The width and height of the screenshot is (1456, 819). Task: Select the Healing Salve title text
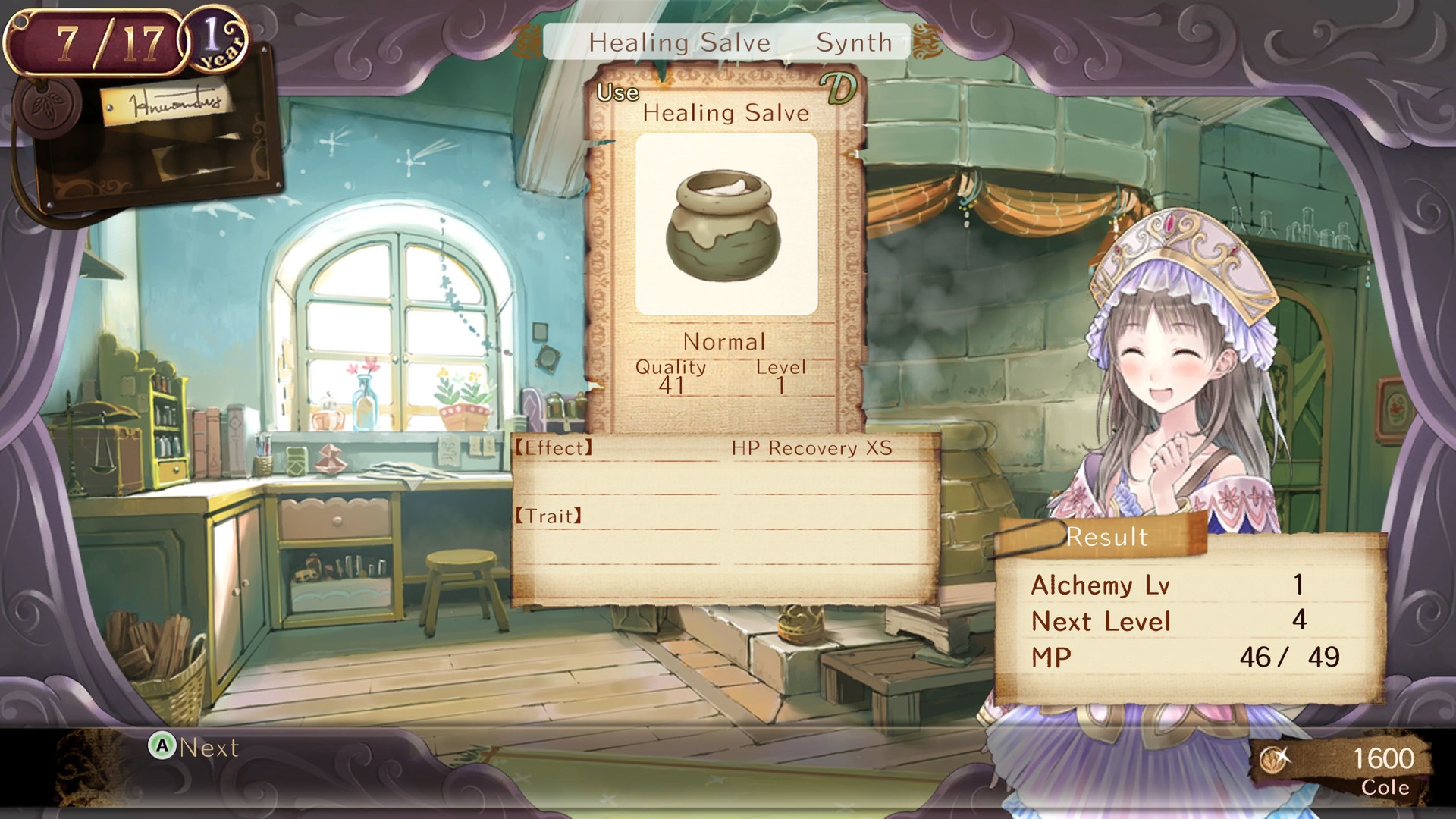tap(726, 114)
